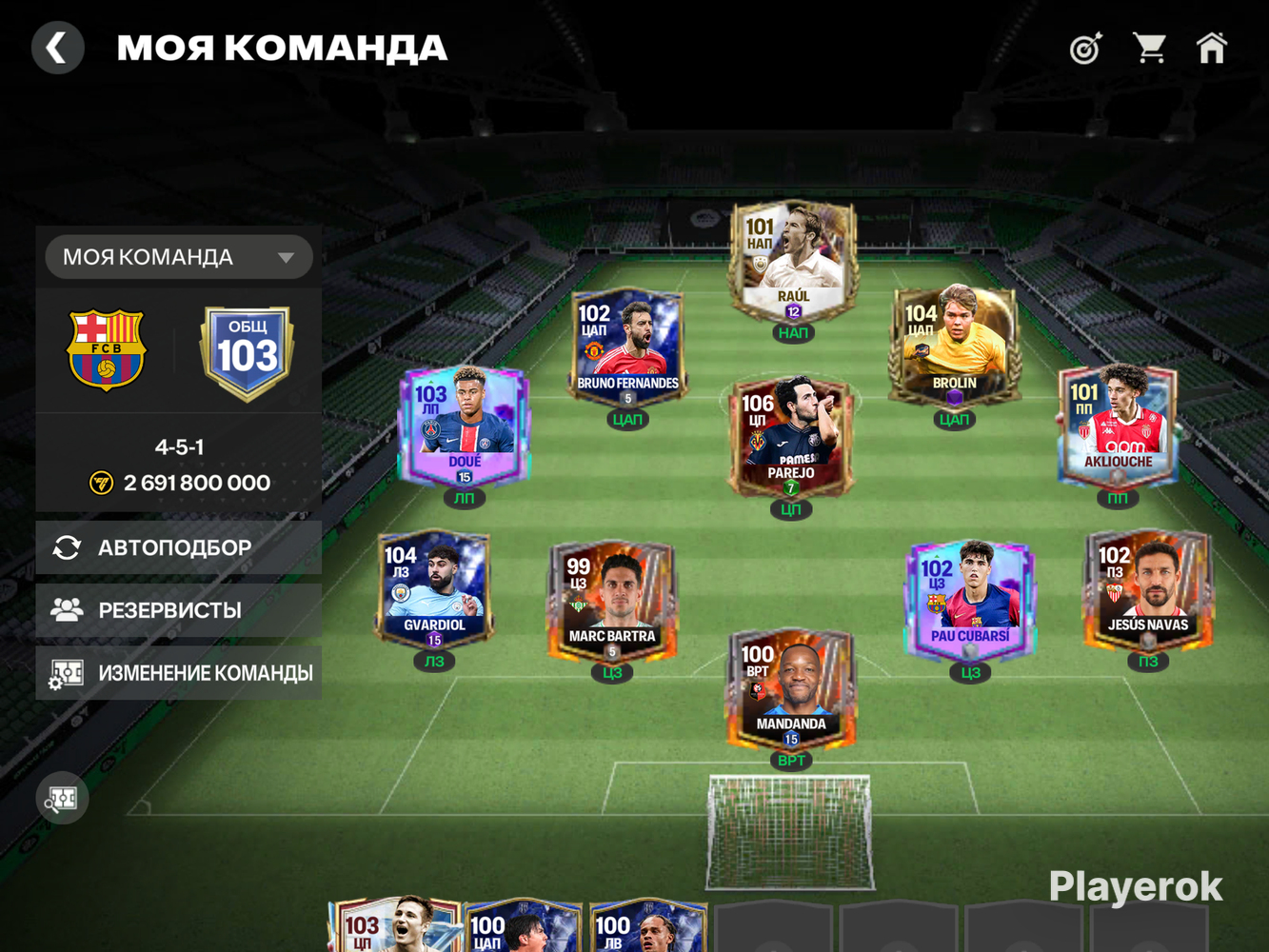Screen dimensions: 1269x952
Task: Click the tactics view icon below the menu
Action: click(x=63, y=799)
